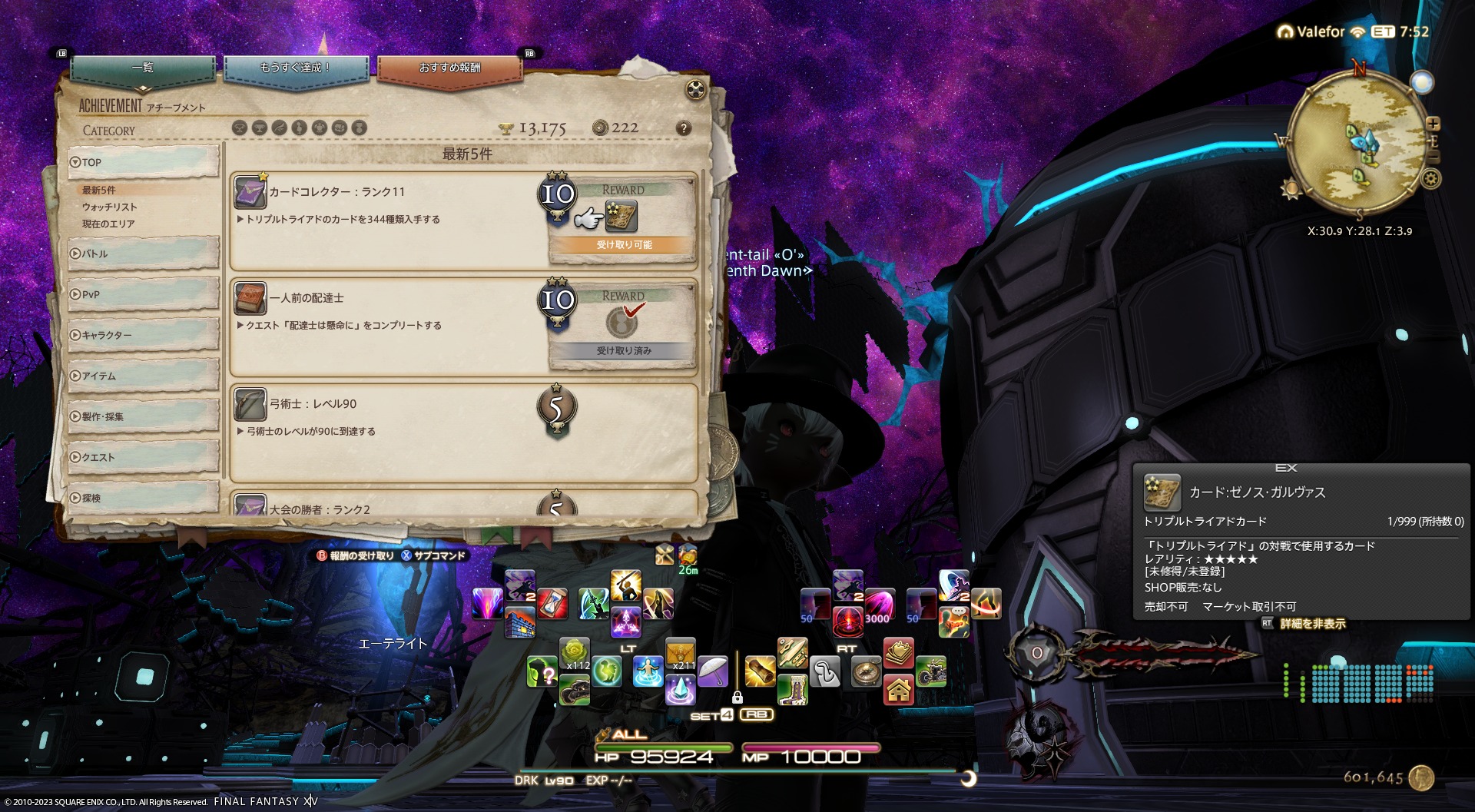Expand the クエスト category

143,457
